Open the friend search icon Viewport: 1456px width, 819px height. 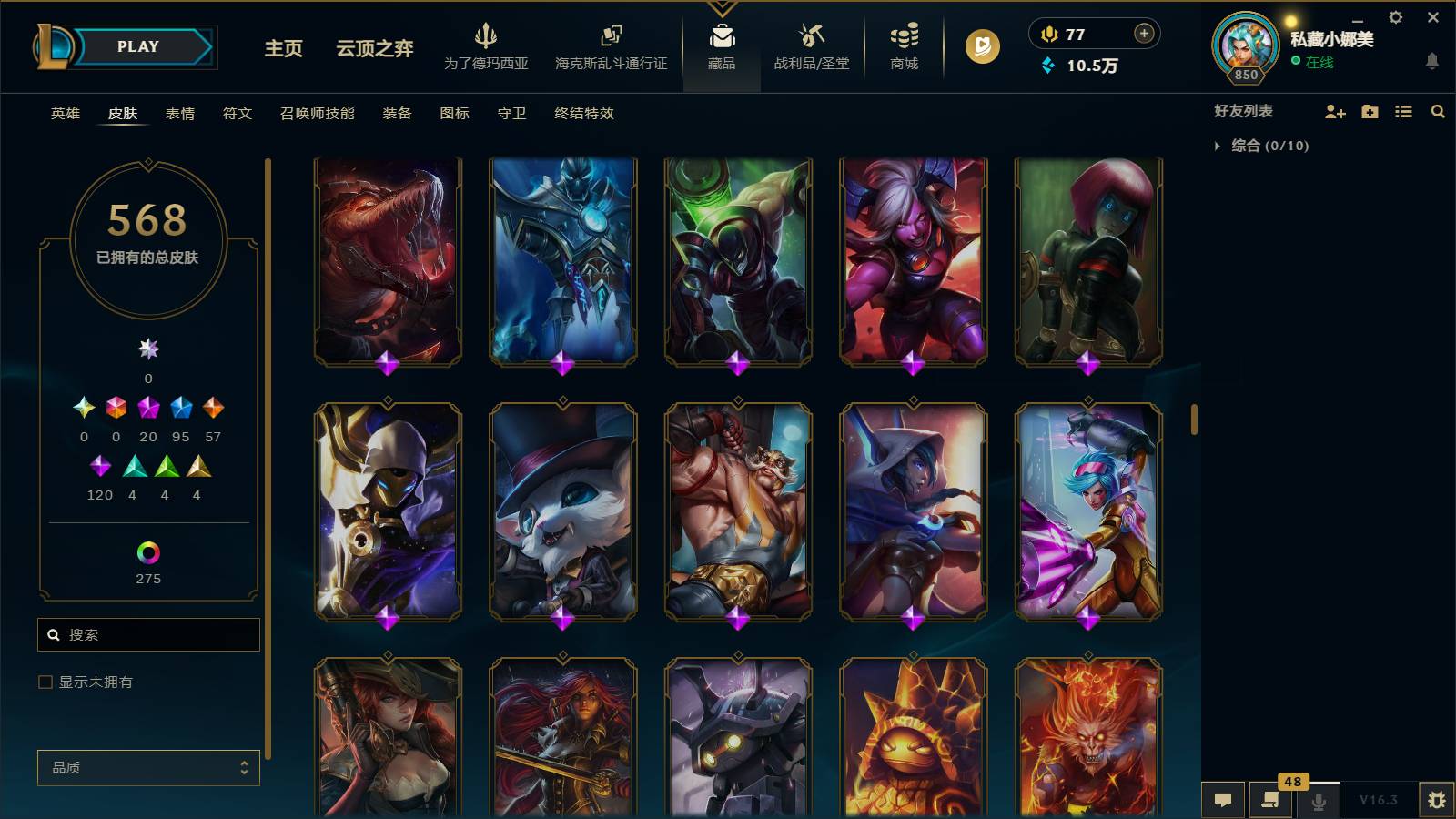[1438, 111]
